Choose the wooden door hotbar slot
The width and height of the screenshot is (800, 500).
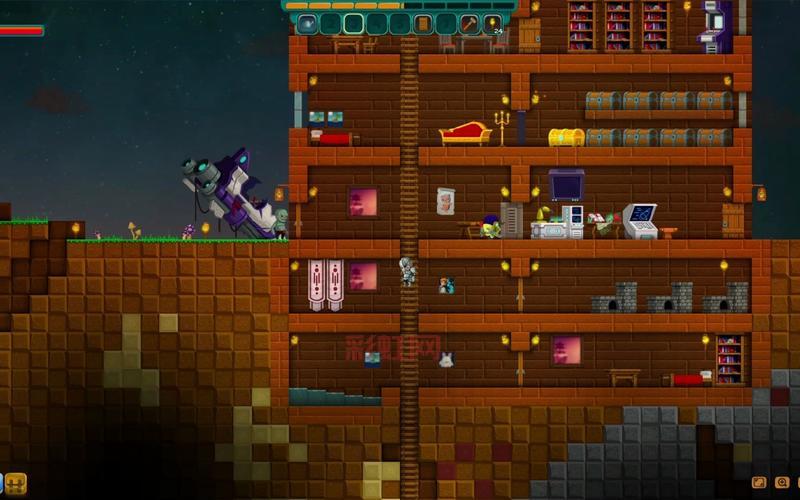pos(423,23)
